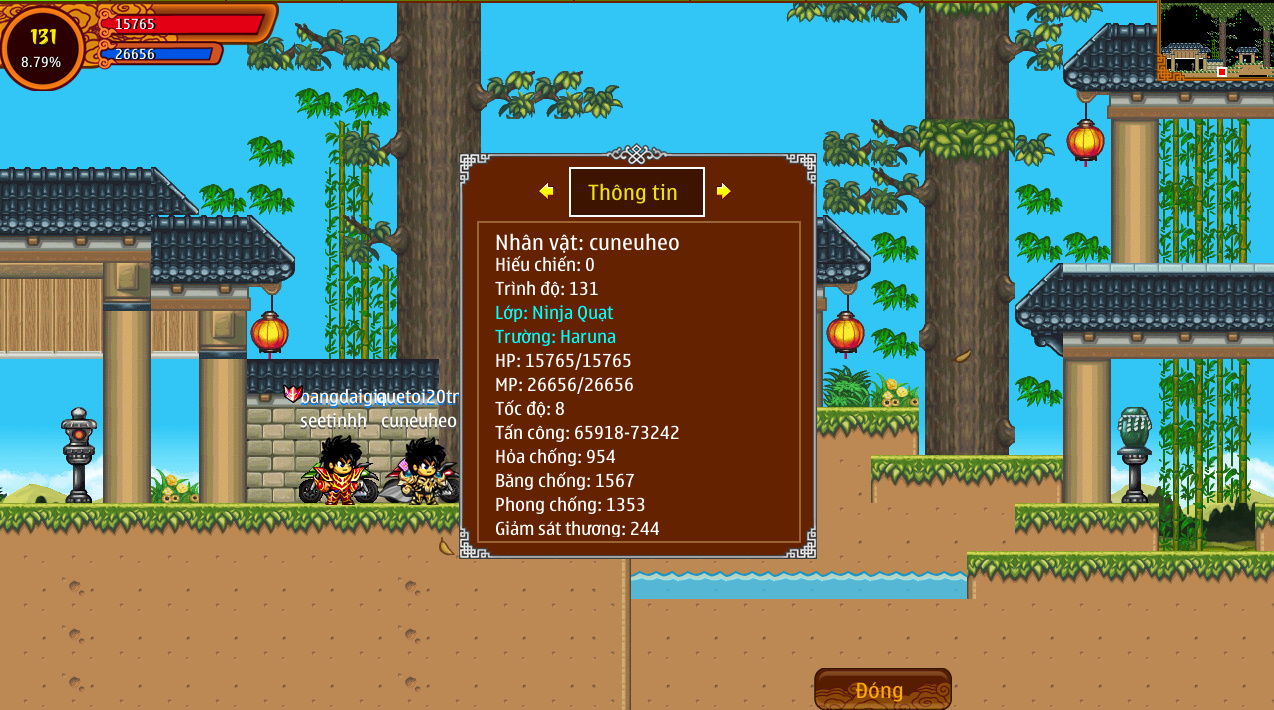Advance to the next info page arrow
The image size is (1274, 710).
point(724,191)
